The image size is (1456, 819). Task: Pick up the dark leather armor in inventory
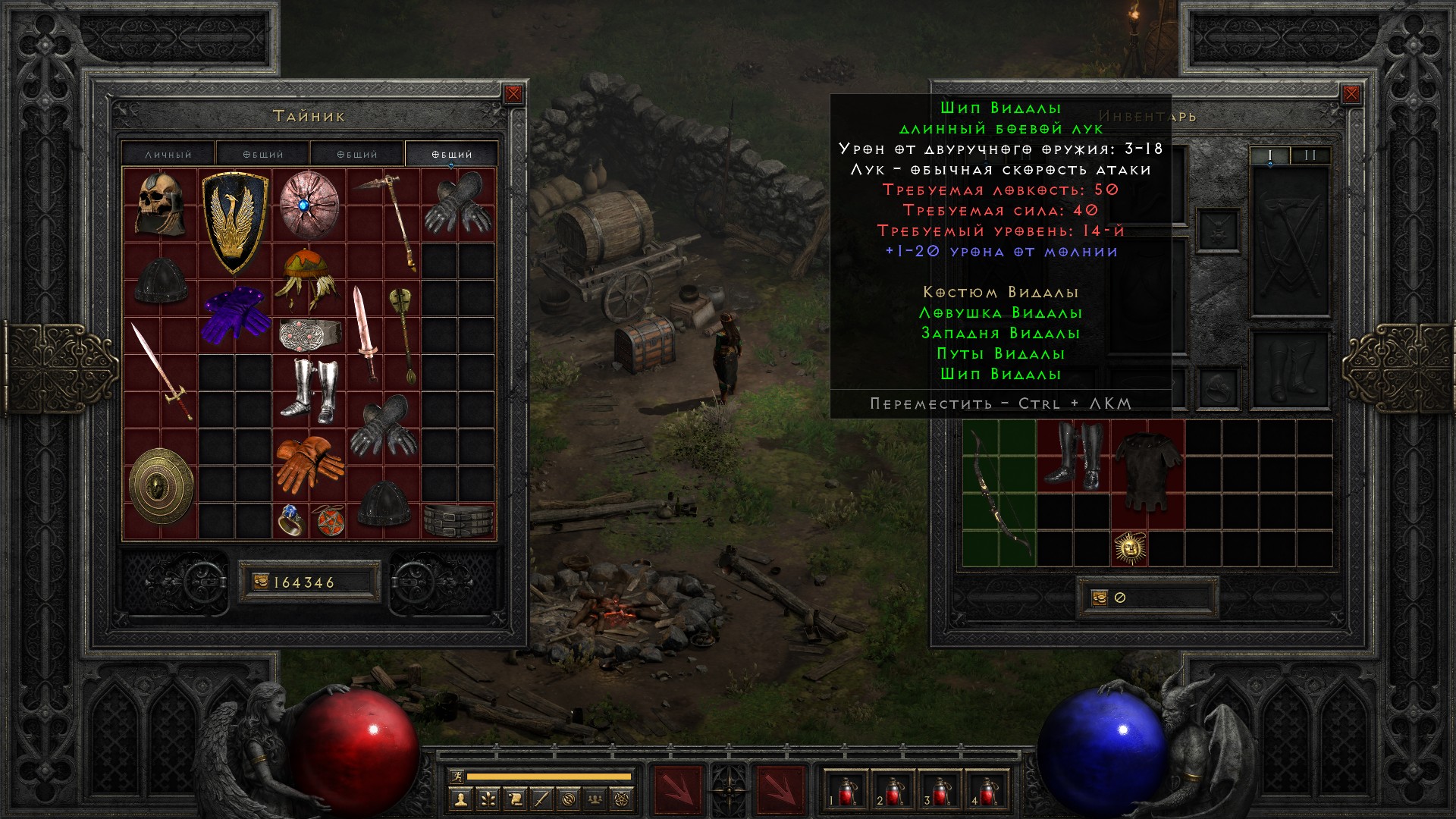click(x=1147, y=473)
